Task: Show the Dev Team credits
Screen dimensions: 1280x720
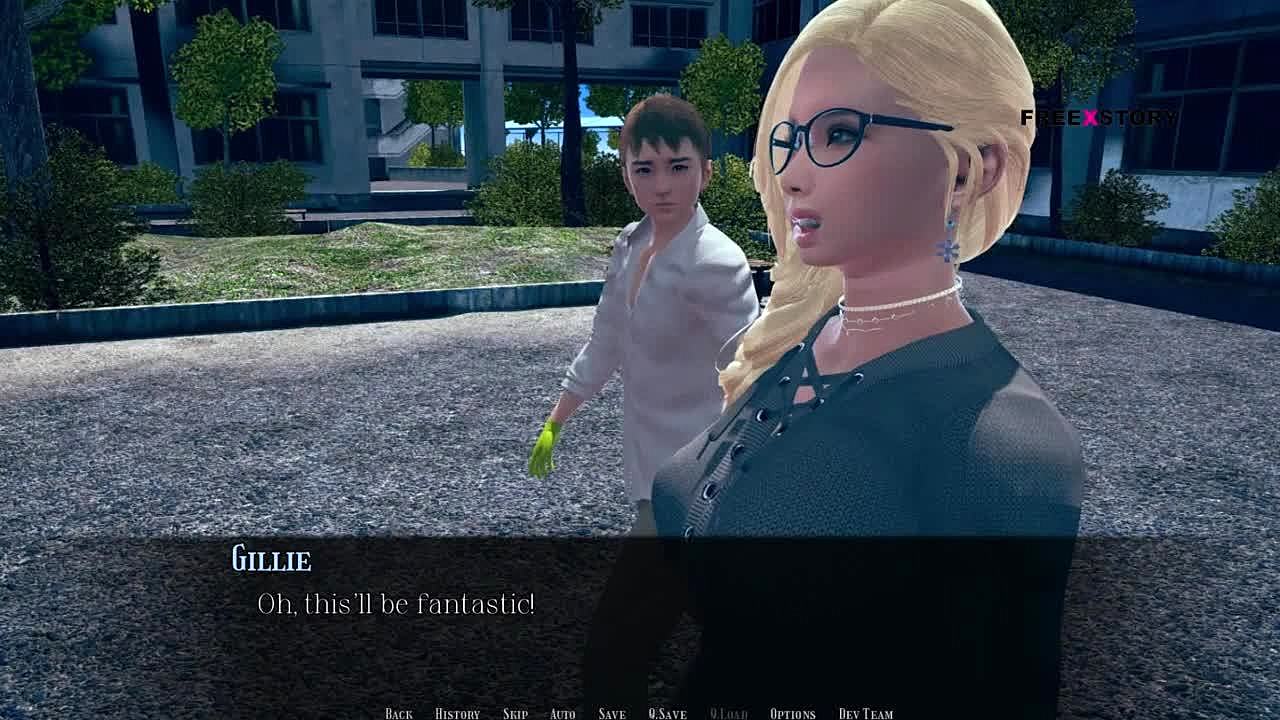Action: click(x=865, y=713)
